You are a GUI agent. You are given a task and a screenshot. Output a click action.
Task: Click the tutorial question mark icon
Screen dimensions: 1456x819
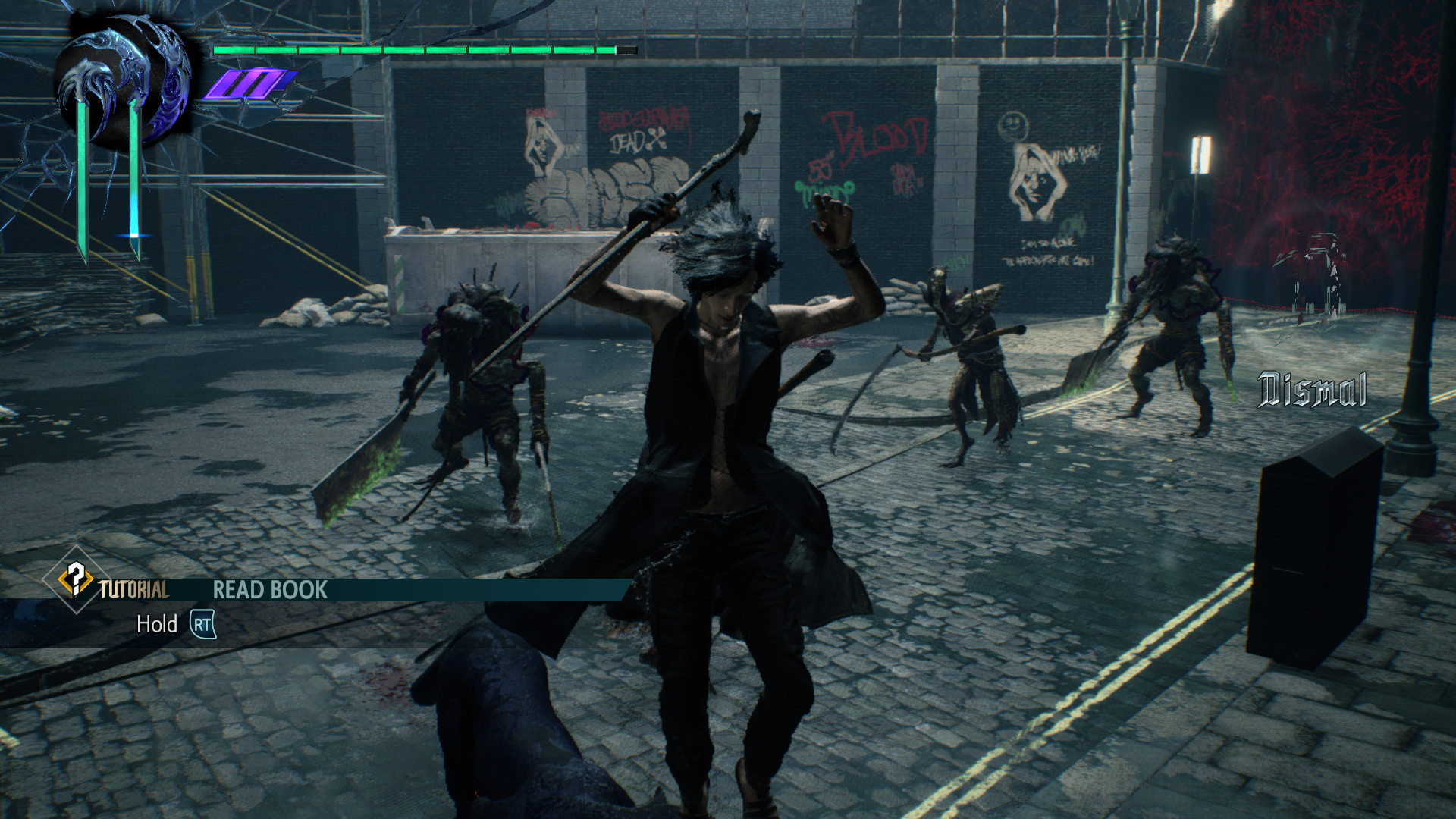coord(76,580)
